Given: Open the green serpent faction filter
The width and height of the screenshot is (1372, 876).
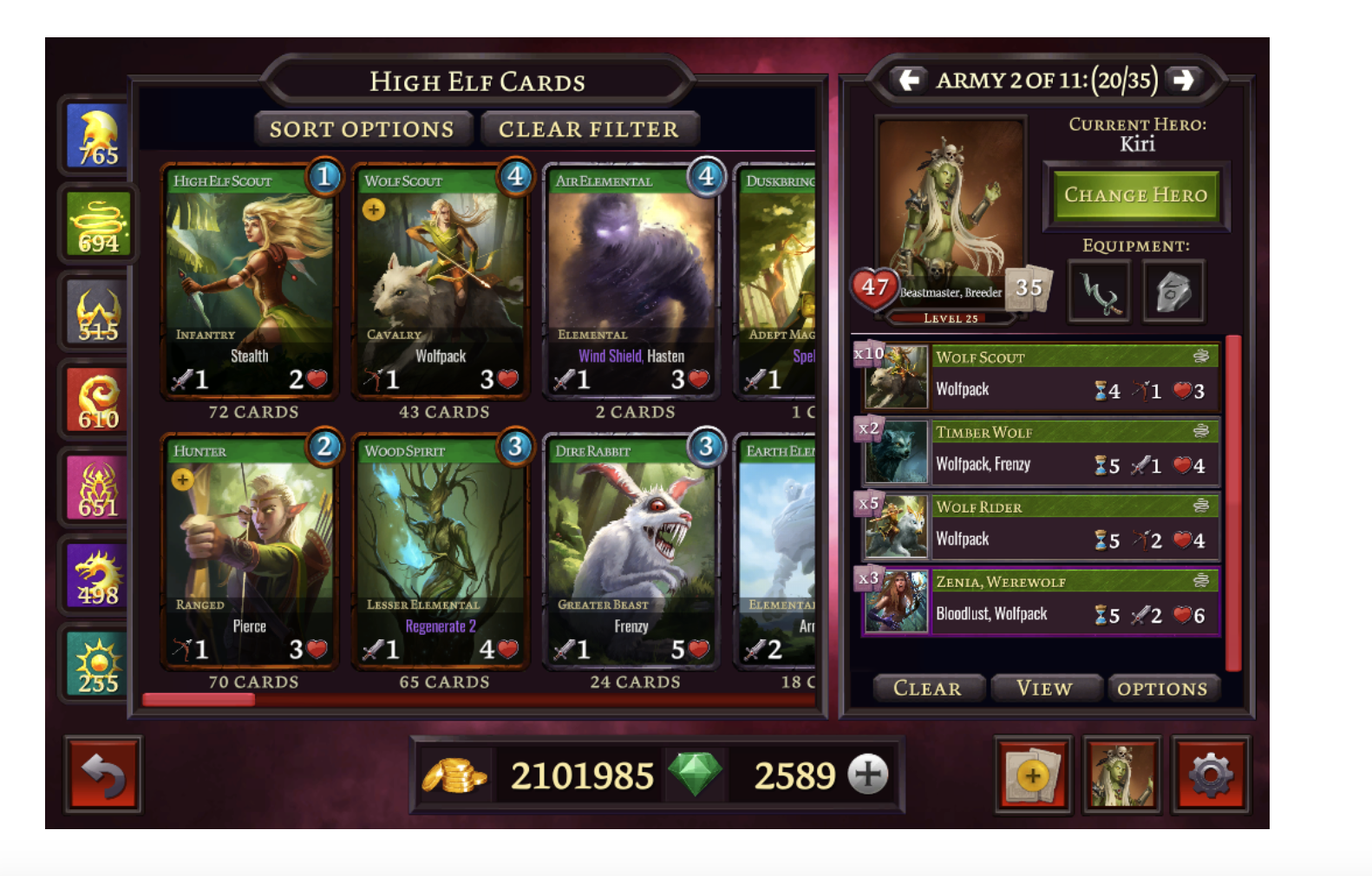Looking at the screenshot, I should [x=94, y=223].
